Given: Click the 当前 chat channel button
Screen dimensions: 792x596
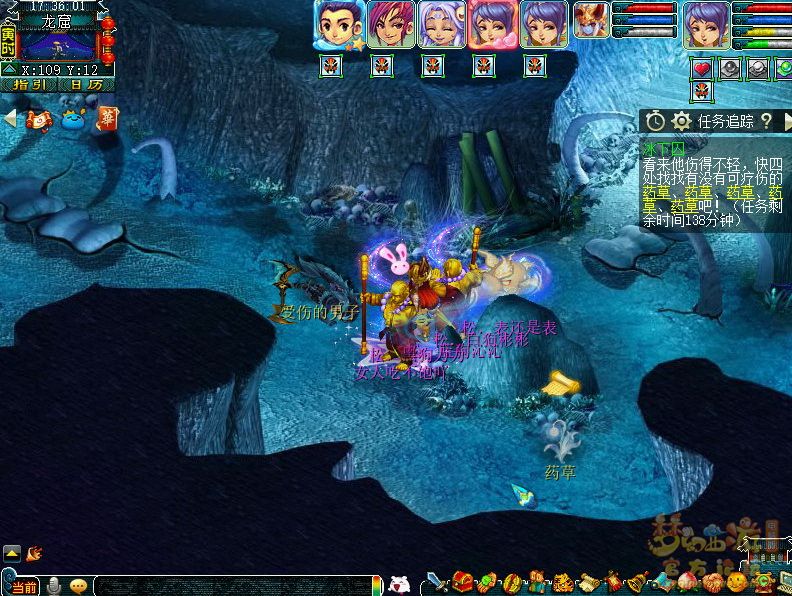Looking at the screenshot, I should click(x=24, y=586).
